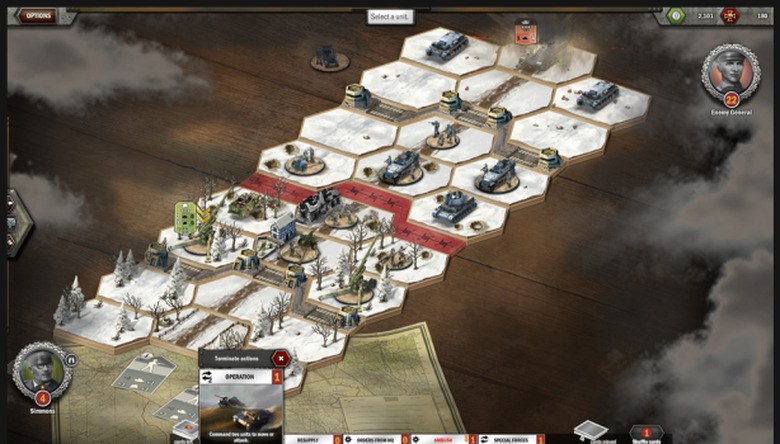View the cards played pile
The image size is (780, 444).
click(x=589, y=431)
